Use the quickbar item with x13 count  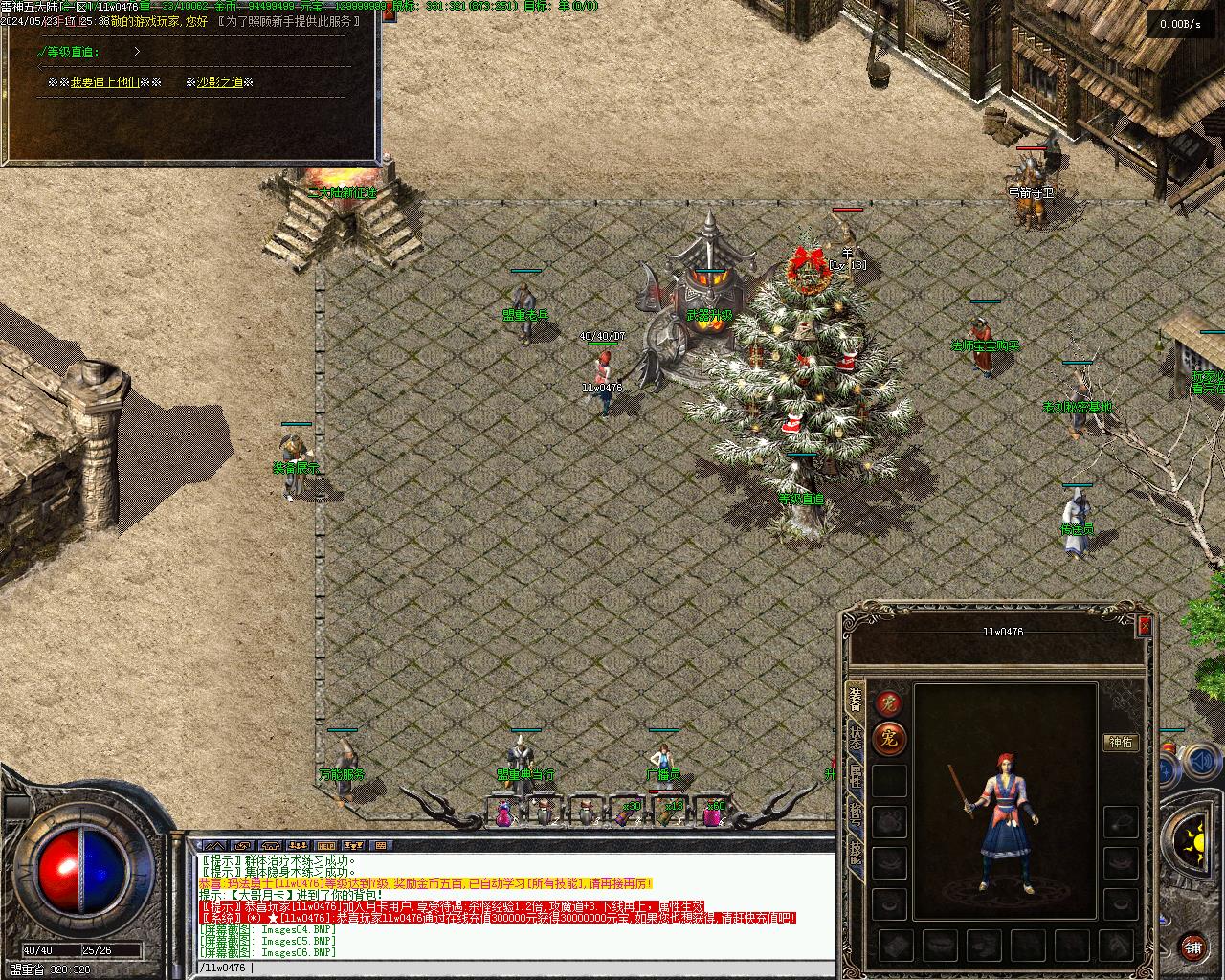pos(667,813)
